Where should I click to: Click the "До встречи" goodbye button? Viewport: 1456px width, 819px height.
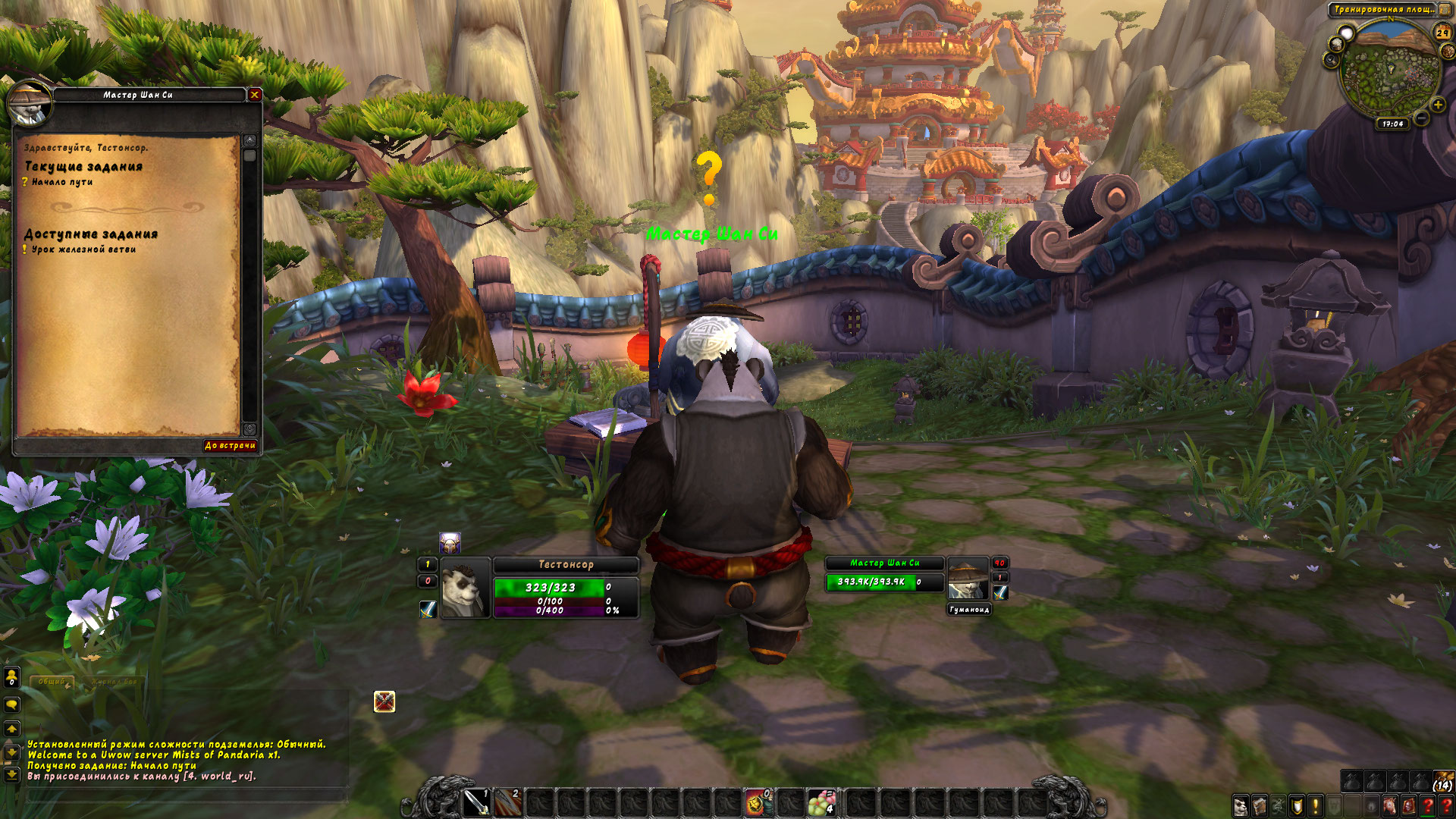click(x=230, y=446)
